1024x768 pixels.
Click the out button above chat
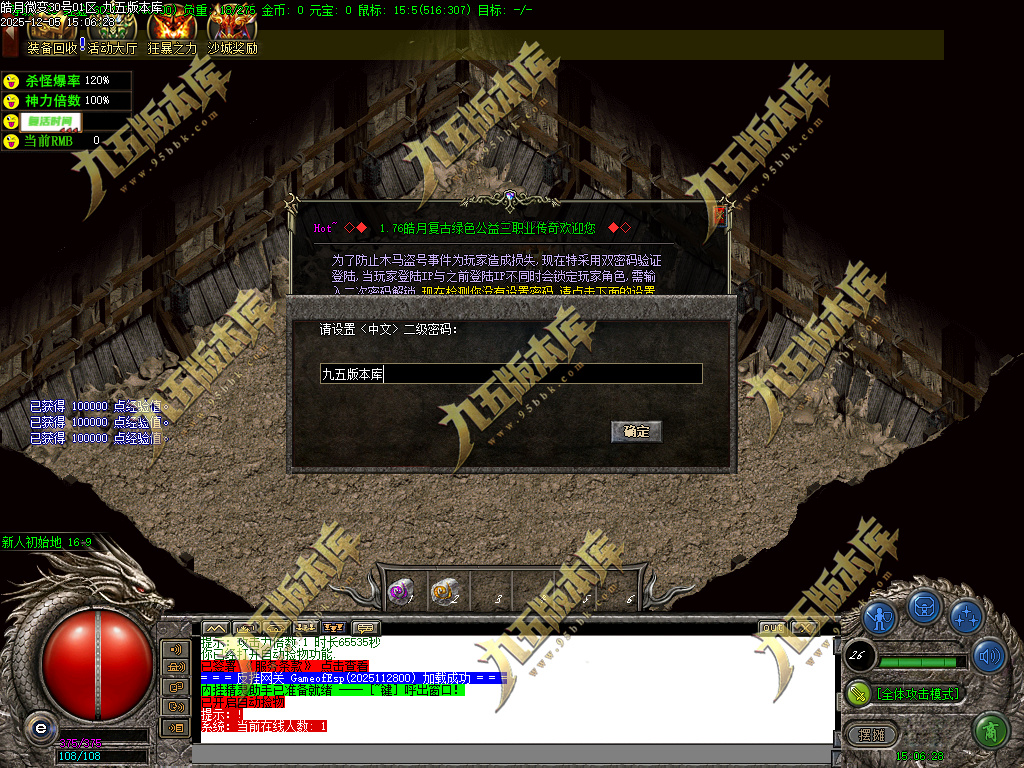coord(772,628)
